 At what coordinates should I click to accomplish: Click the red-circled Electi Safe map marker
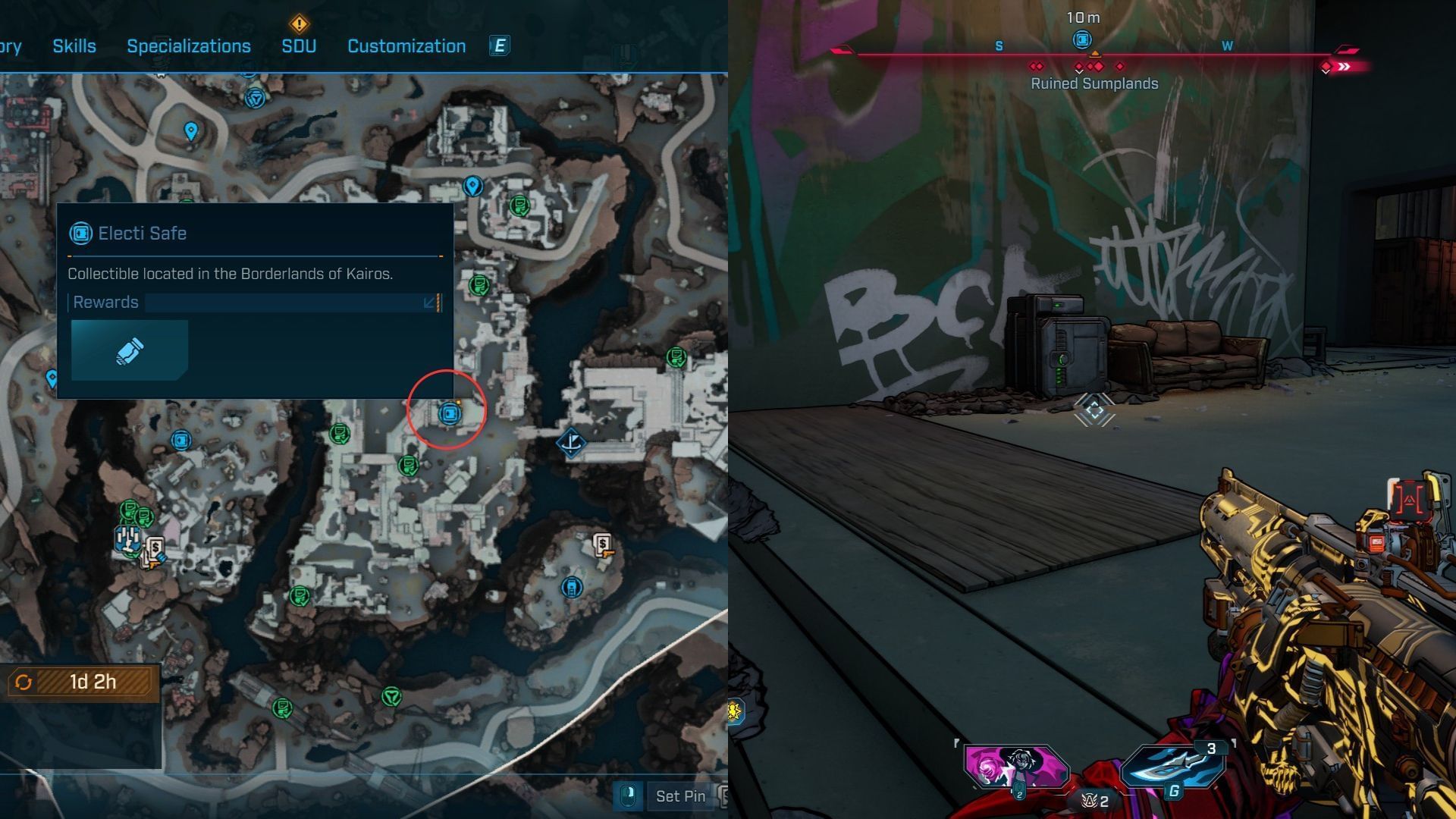450,413
